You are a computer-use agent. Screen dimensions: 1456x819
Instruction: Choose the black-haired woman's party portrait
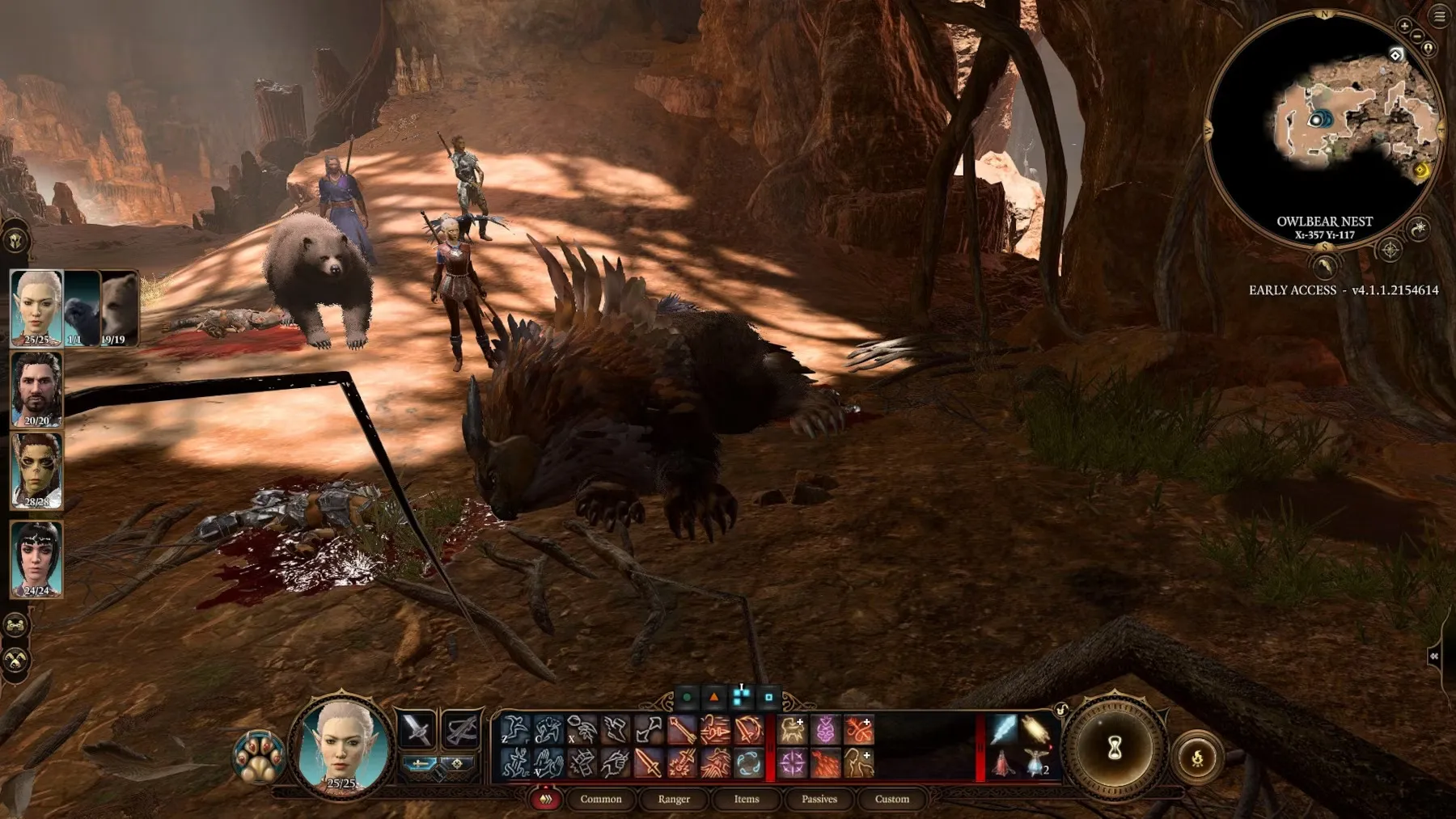[36, 559]
